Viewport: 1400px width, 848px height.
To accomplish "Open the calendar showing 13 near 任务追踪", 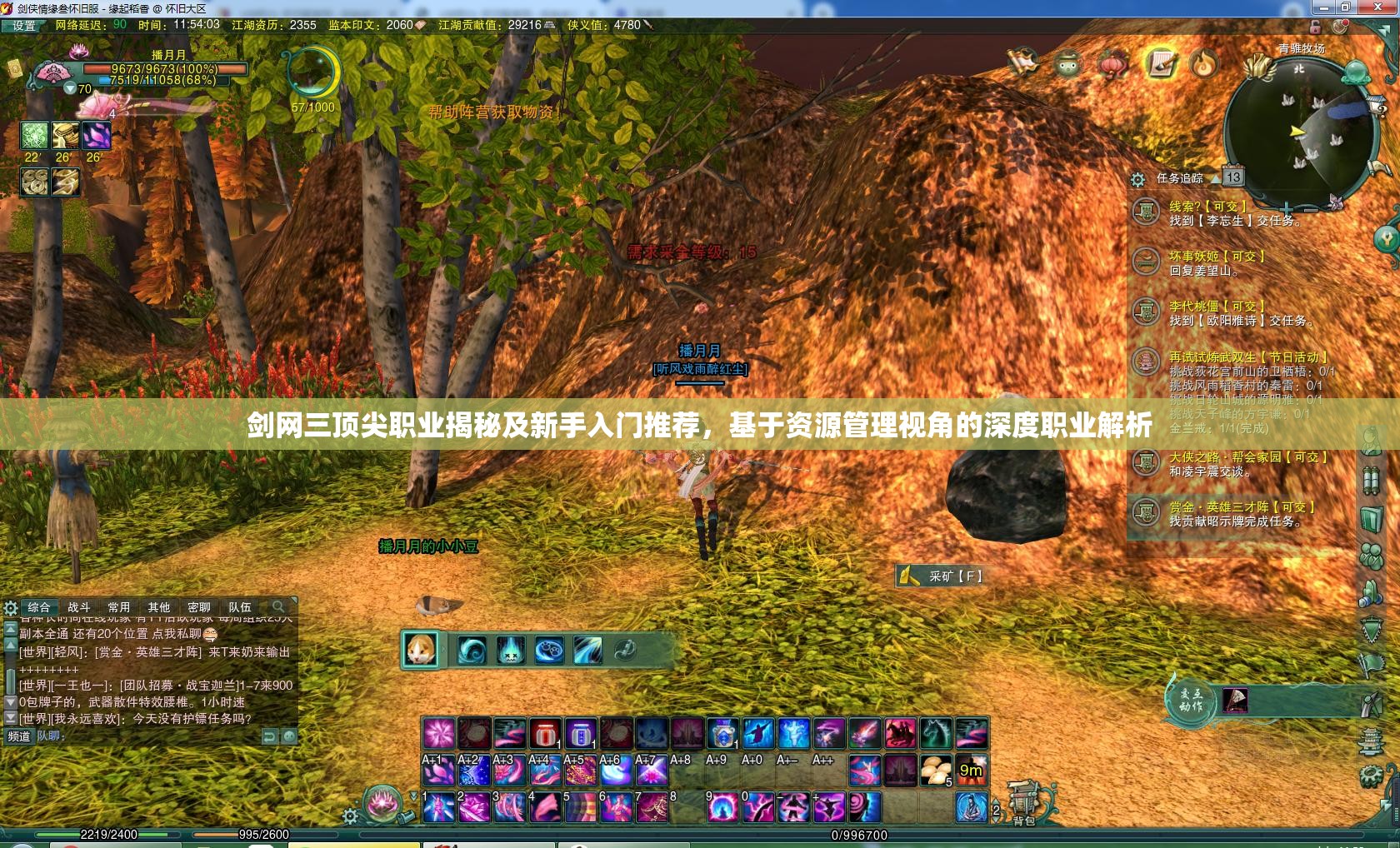I will coord(1234,176).
